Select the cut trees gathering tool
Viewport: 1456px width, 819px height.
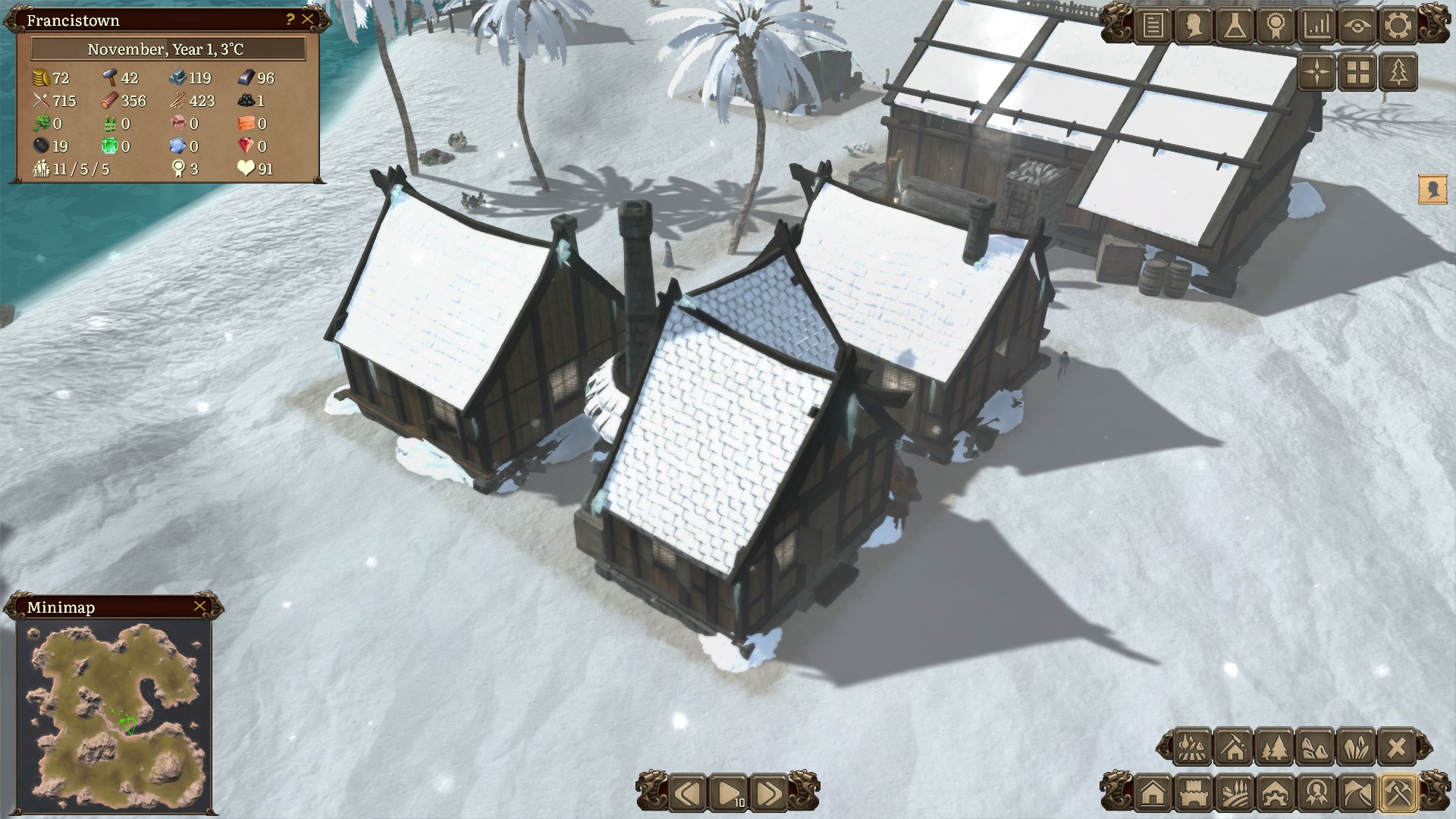point(1274,748)
